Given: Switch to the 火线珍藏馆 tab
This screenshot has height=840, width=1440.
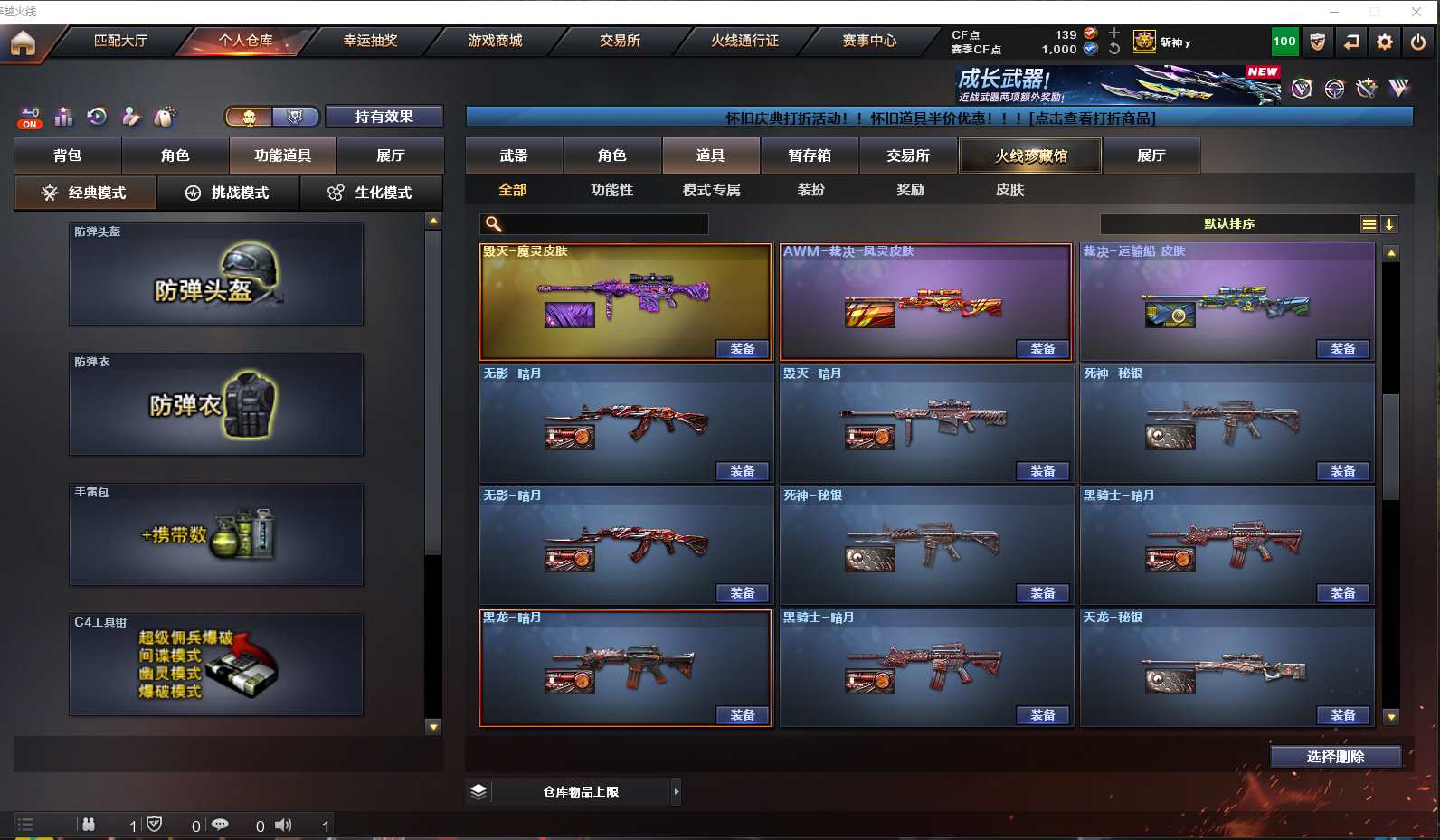Looking at the screenshot, I should click(x=1030, y=156).
